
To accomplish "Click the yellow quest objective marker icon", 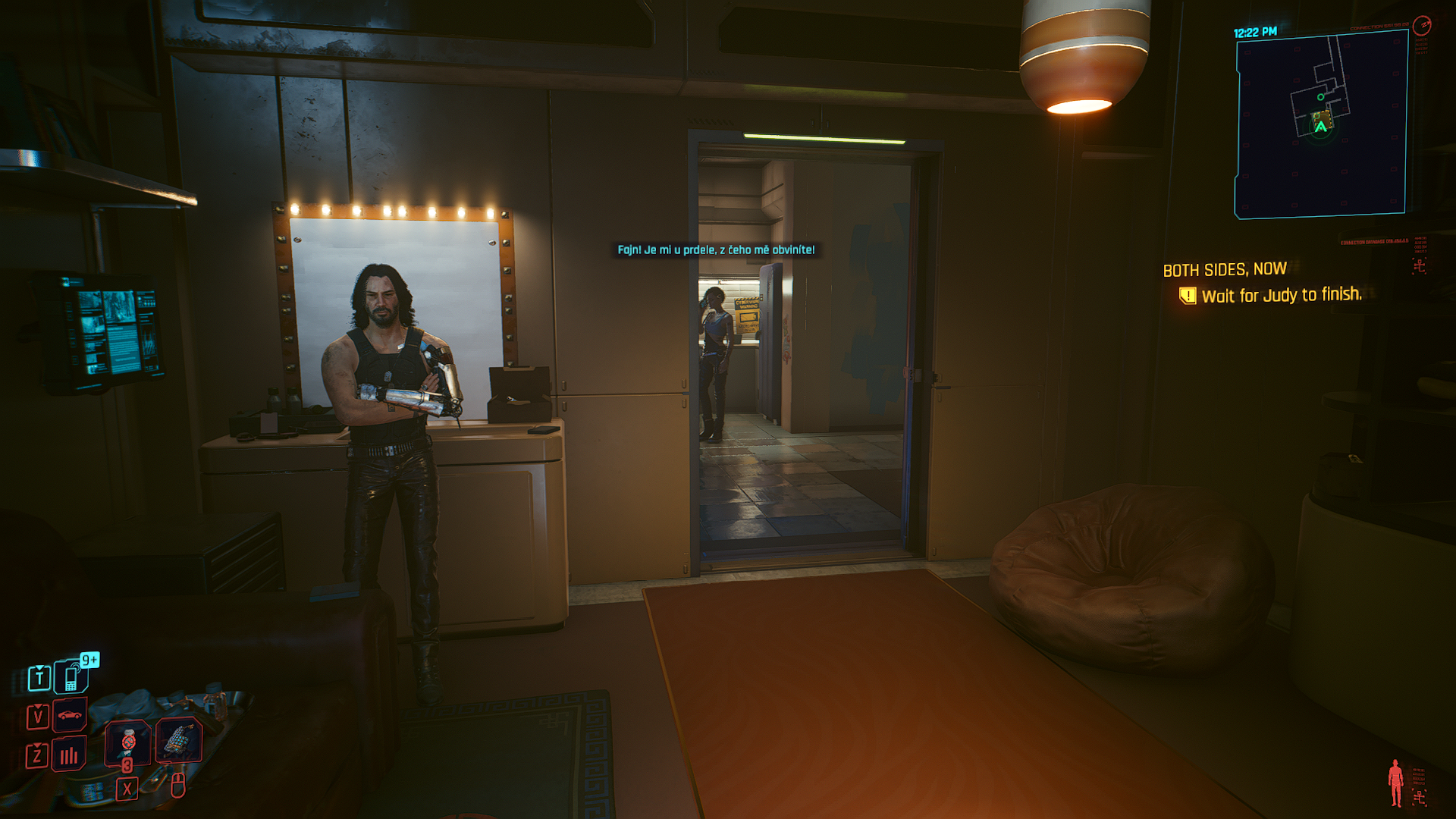I will click(x=1187, y=295).
